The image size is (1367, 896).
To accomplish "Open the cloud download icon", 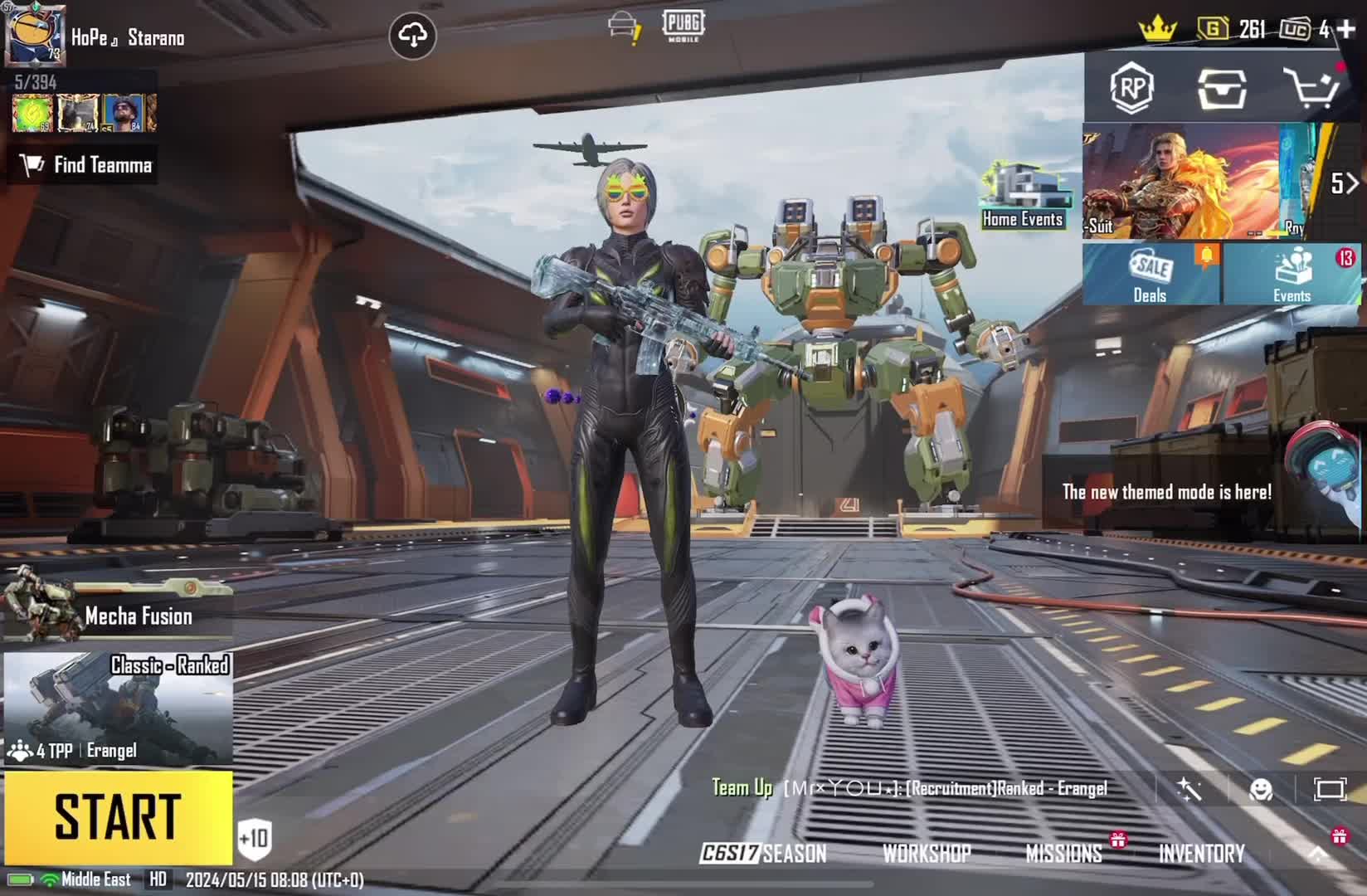I will (x=412, y=35).
